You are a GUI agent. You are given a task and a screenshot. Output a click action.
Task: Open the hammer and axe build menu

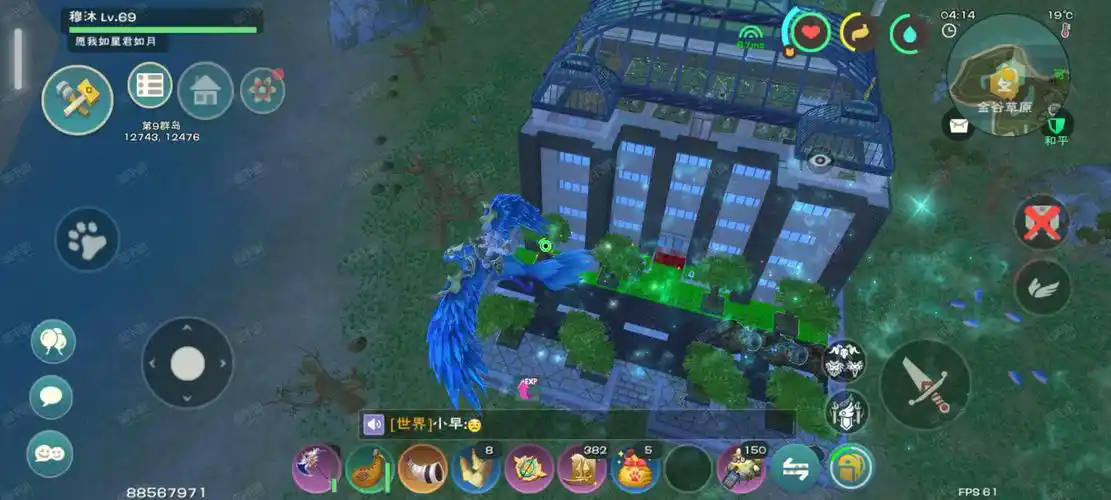[x=77, y=98]
